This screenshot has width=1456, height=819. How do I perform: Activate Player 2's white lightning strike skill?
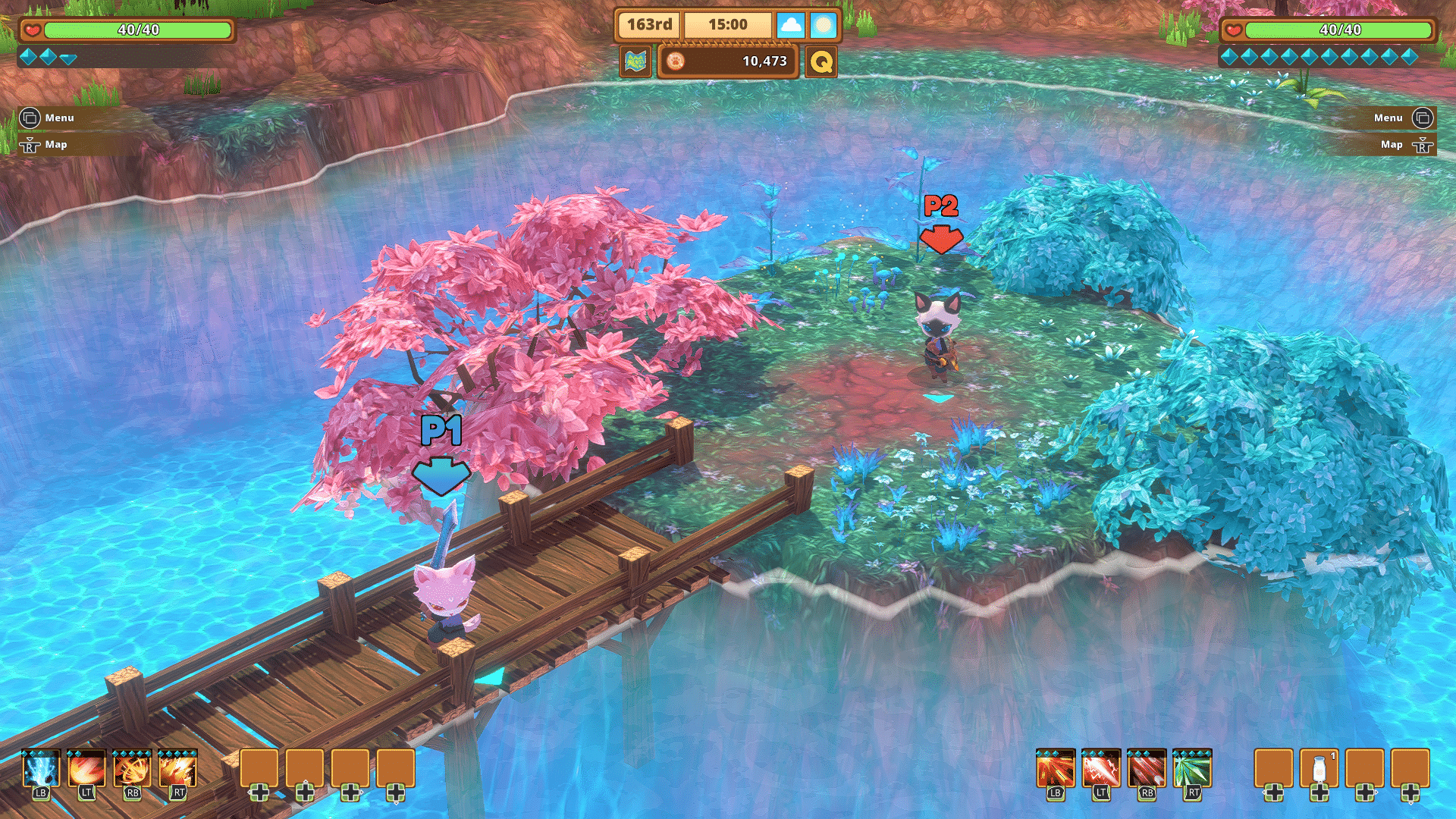[1101, 770]
